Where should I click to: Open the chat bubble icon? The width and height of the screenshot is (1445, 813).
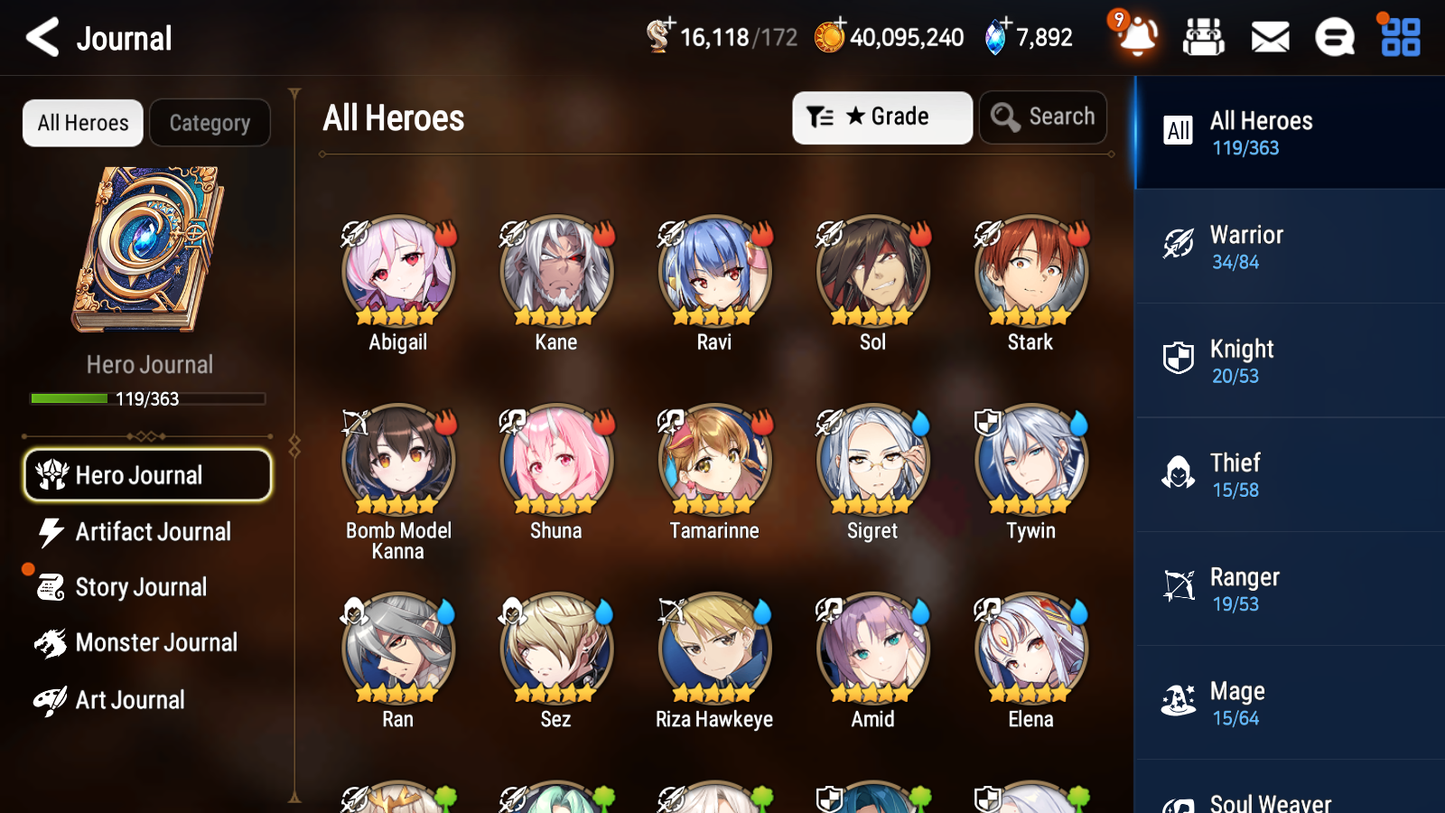click(1335, 36)
